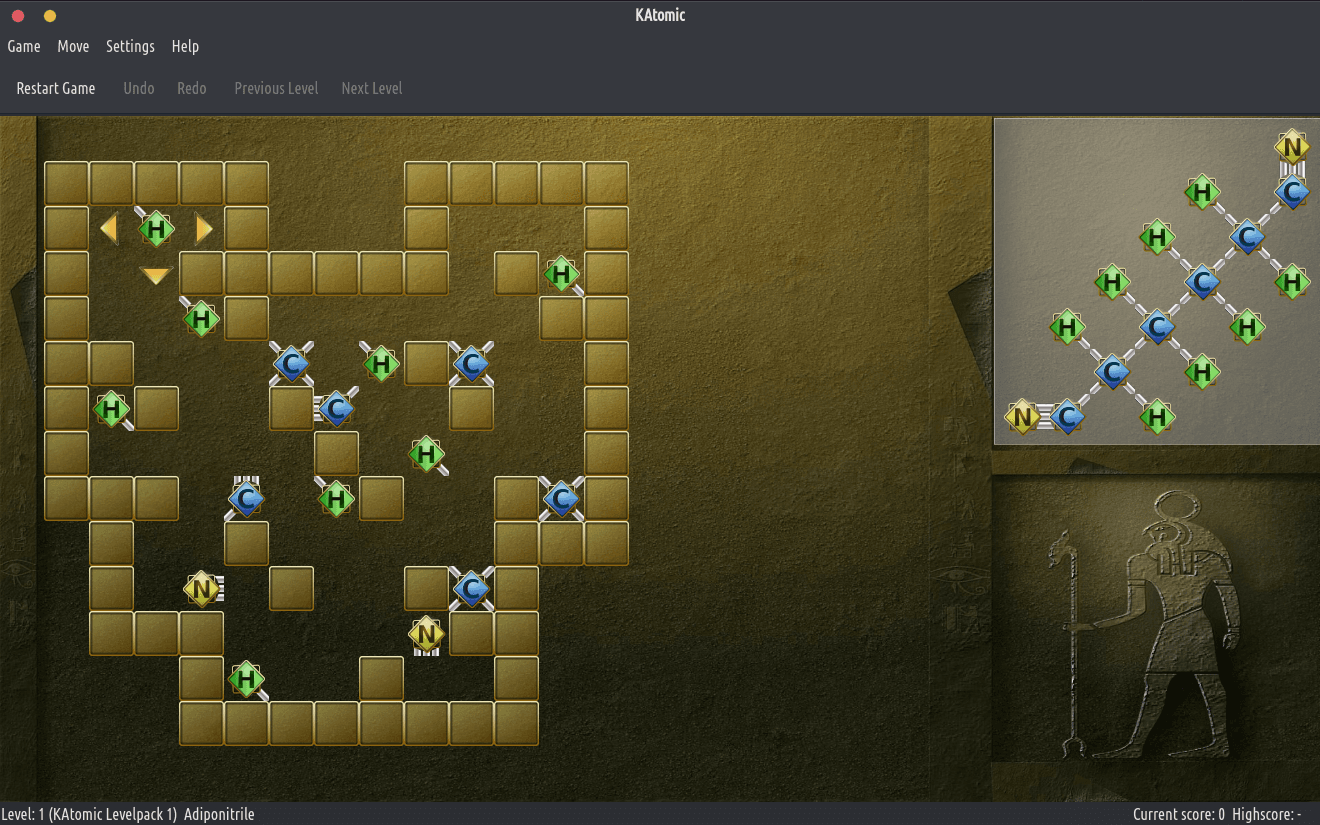
Task: Click the Undo toolbar button
Action: (x=139, y=88)
